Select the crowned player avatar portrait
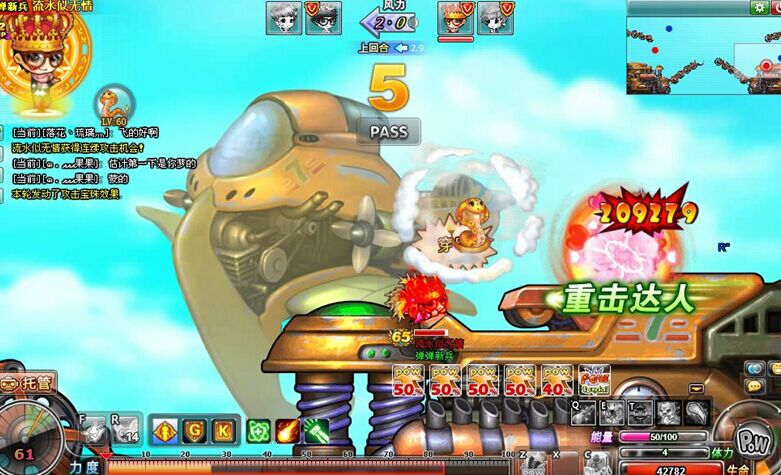This screenshot has height=475, width=781. [38, 50]
